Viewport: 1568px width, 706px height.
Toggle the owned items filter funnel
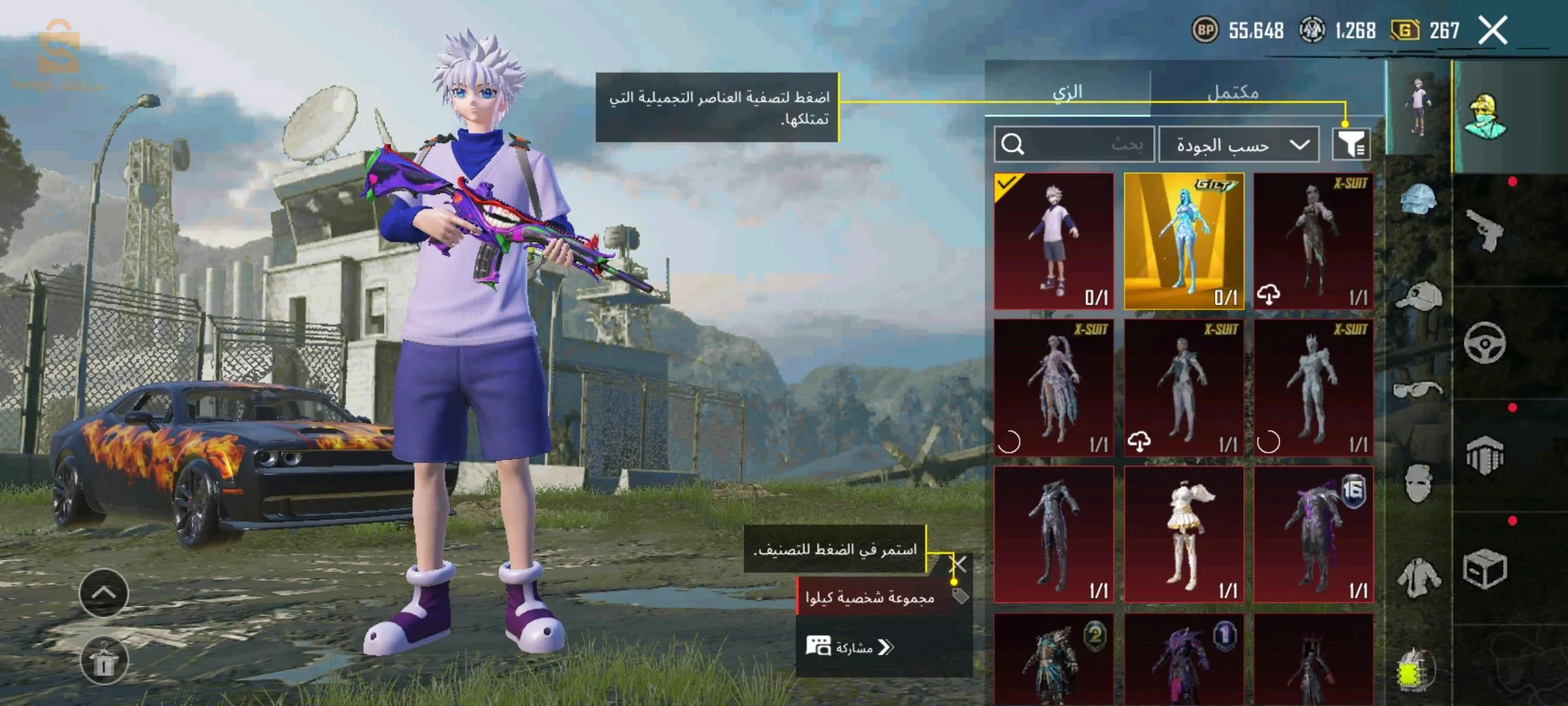coord(1351,144)
